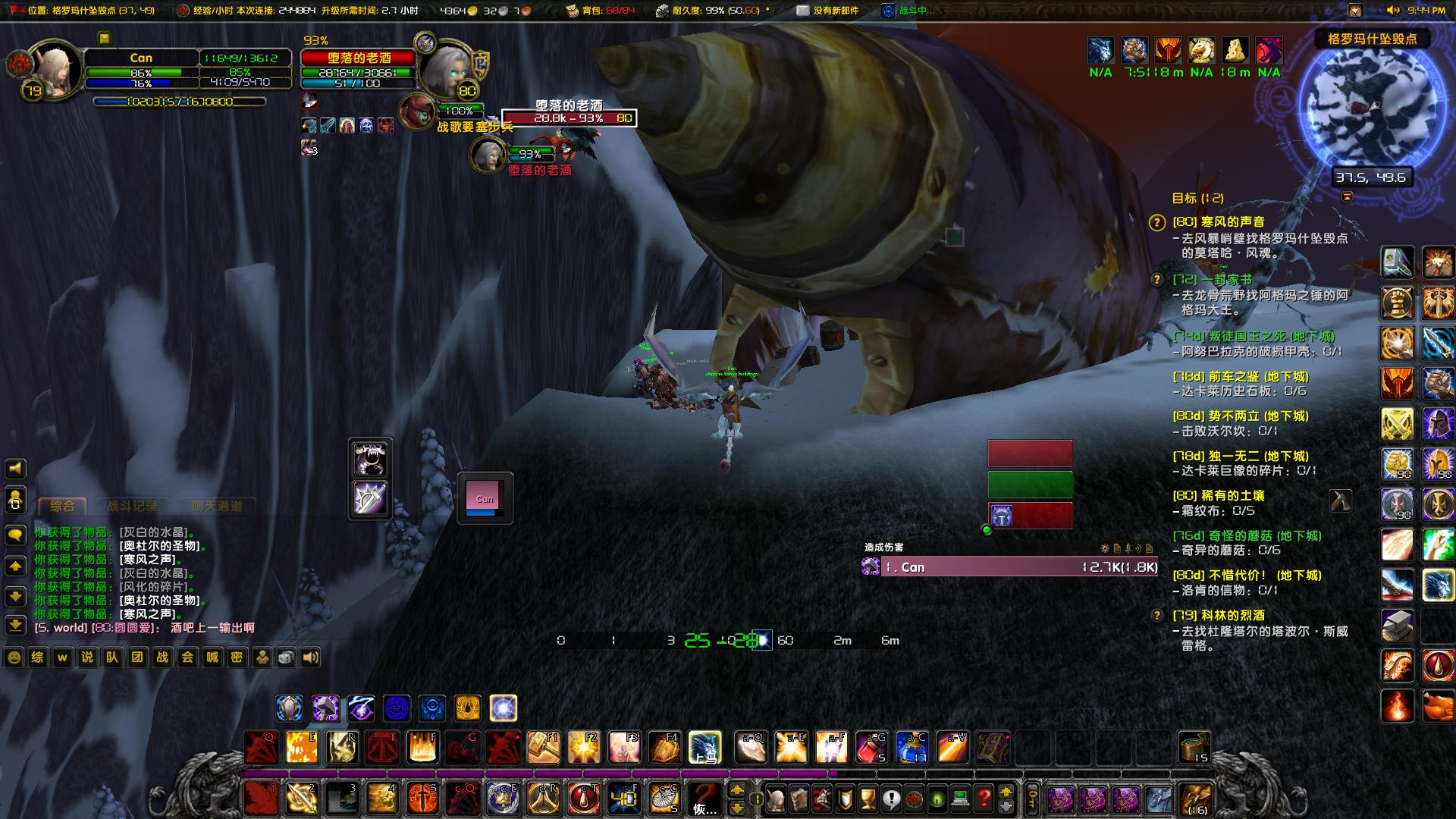1456x819 pixels.
Task: Open the red question mark help button
Action: (984, 799)
